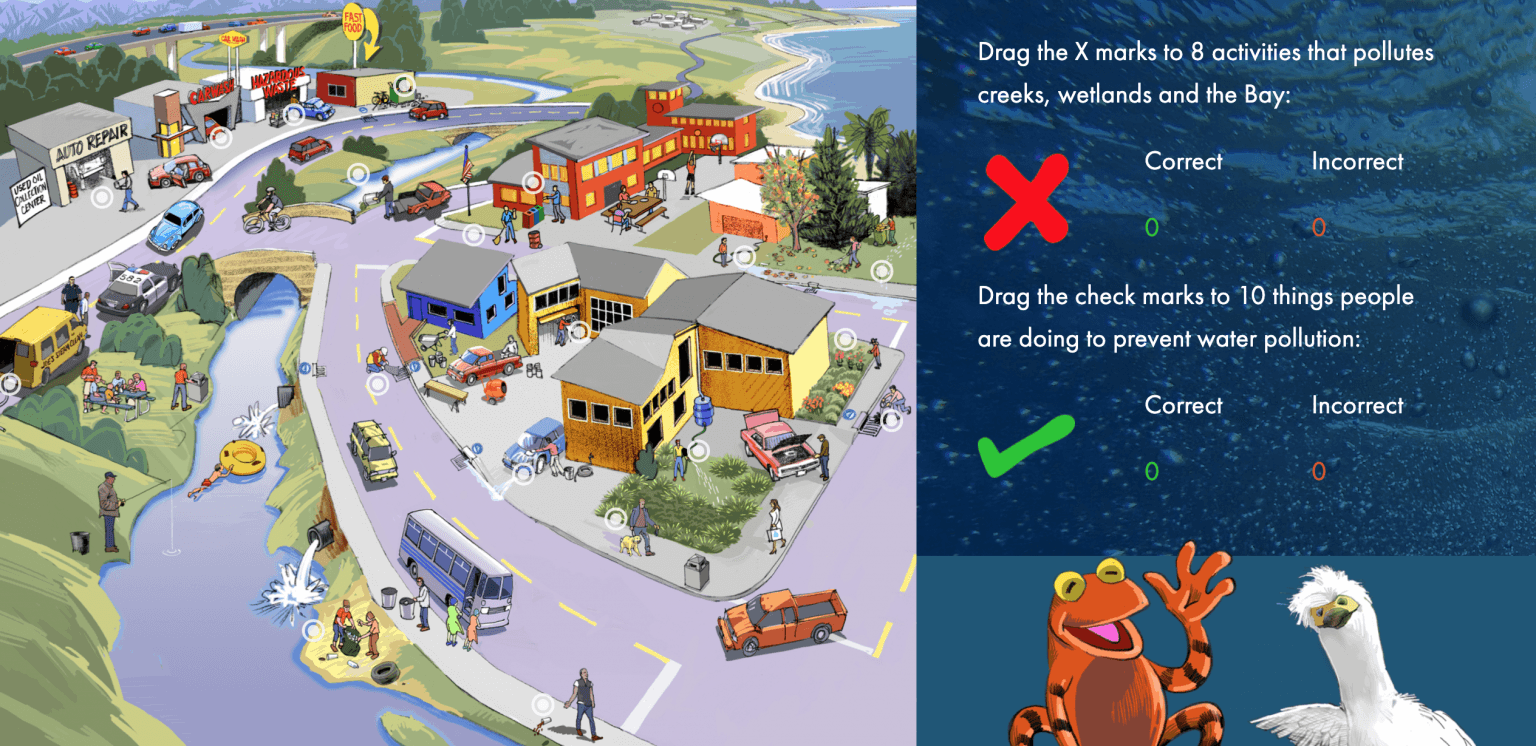Viewport: 1536px width, 746px height.
Task: Click the marker by the Hazardous Waste building
Action: point(293,115)
